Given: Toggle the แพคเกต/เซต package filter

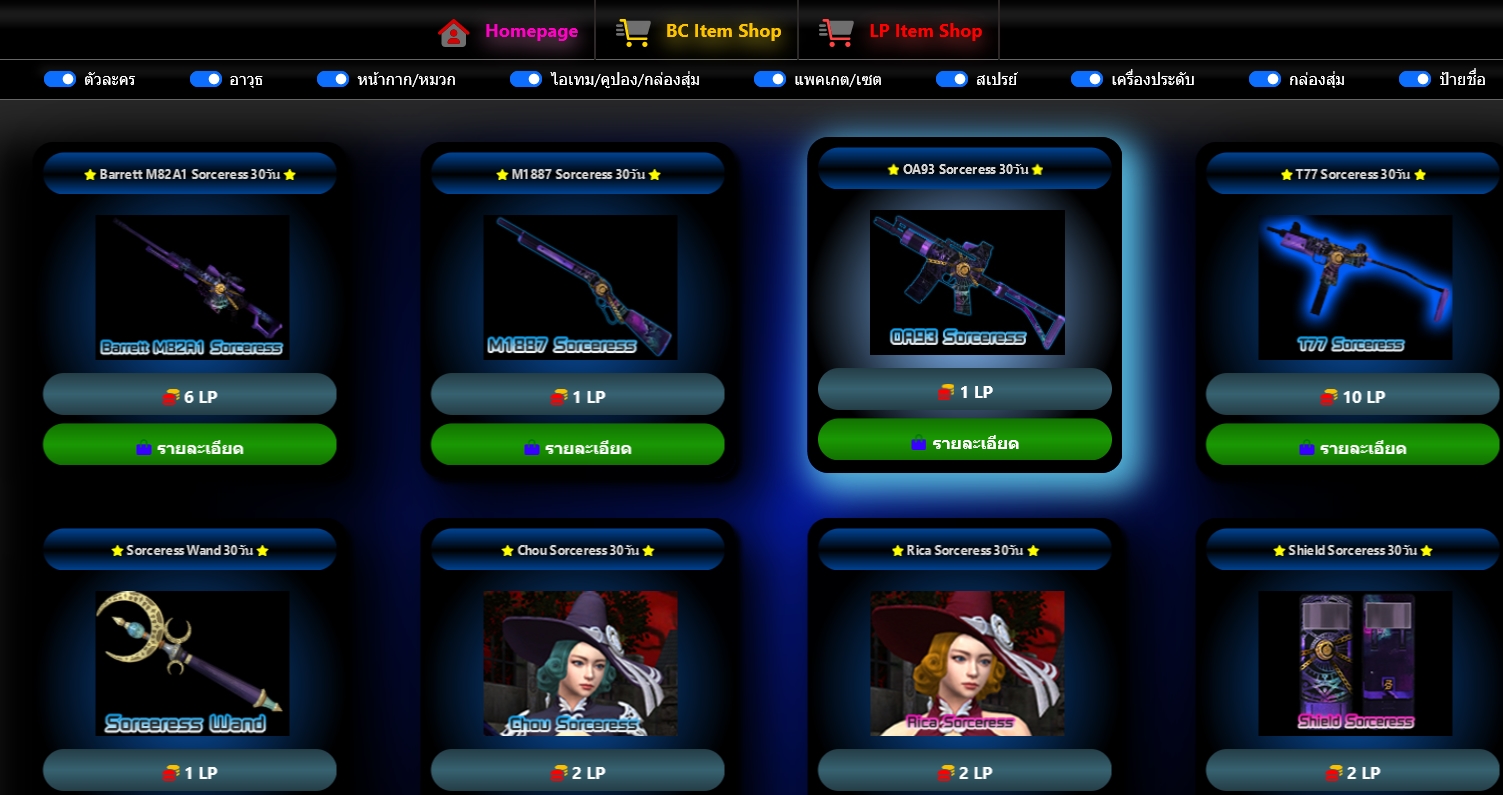Looking at the screenshot, I should tap(770, 79).
